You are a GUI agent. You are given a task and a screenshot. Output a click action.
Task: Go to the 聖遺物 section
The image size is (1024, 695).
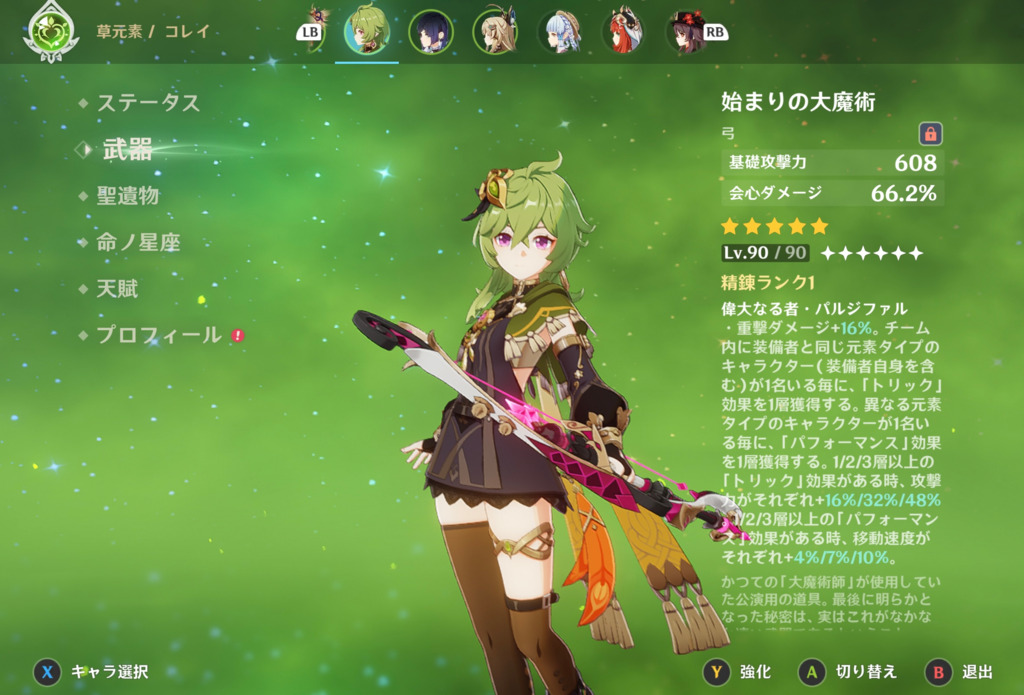(127, 196)
